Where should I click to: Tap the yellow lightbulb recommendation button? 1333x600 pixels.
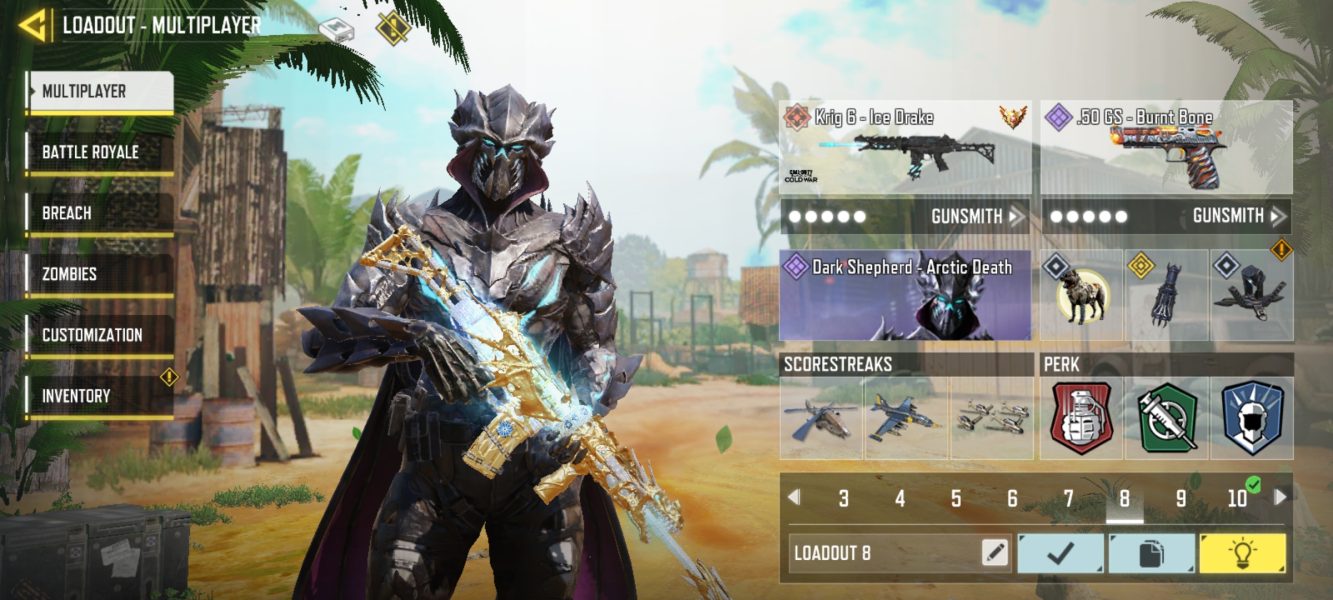(x=1243, y=553)
